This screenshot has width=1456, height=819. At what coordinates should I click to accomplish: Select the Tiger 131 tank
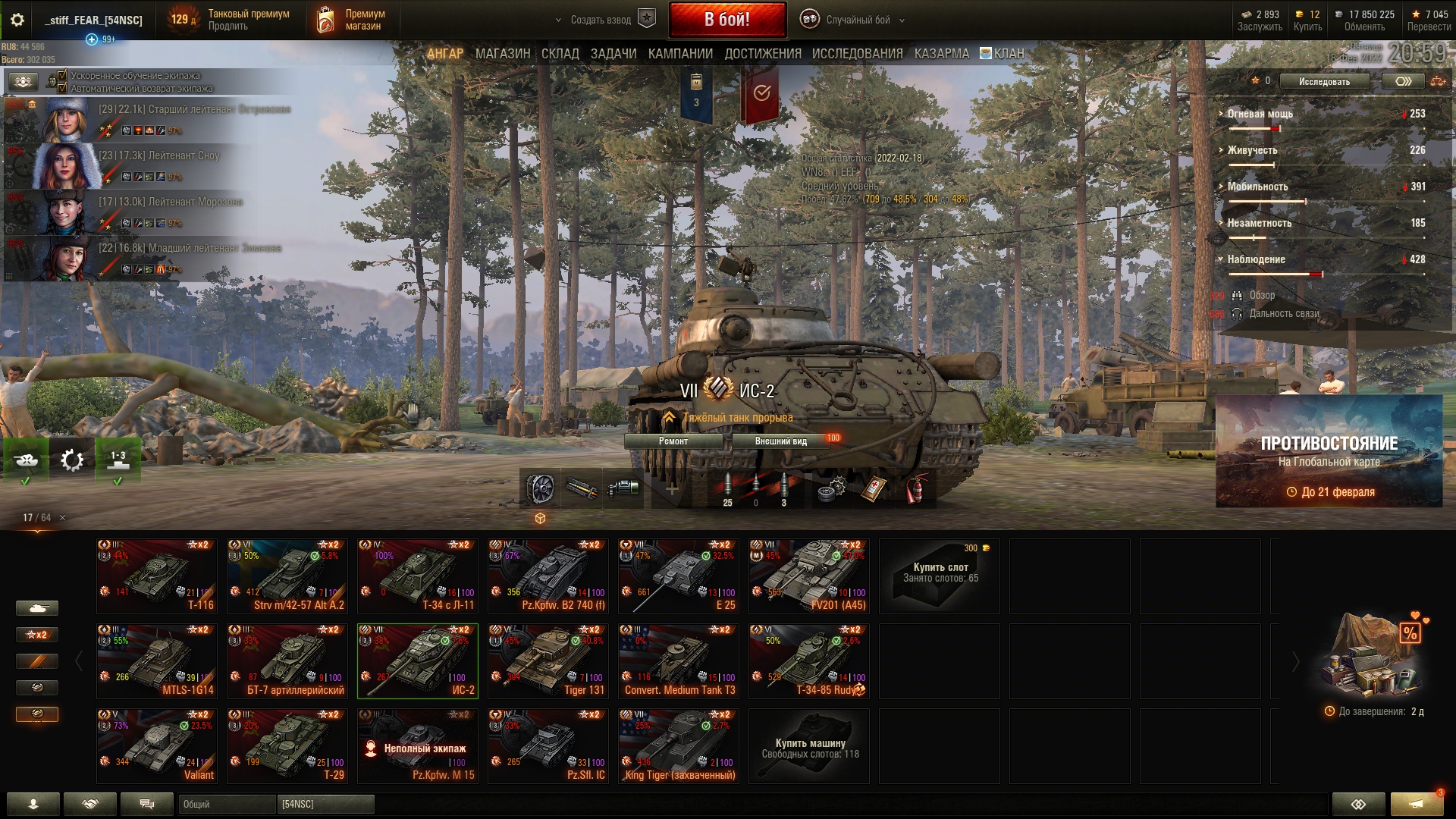[548, 661]
